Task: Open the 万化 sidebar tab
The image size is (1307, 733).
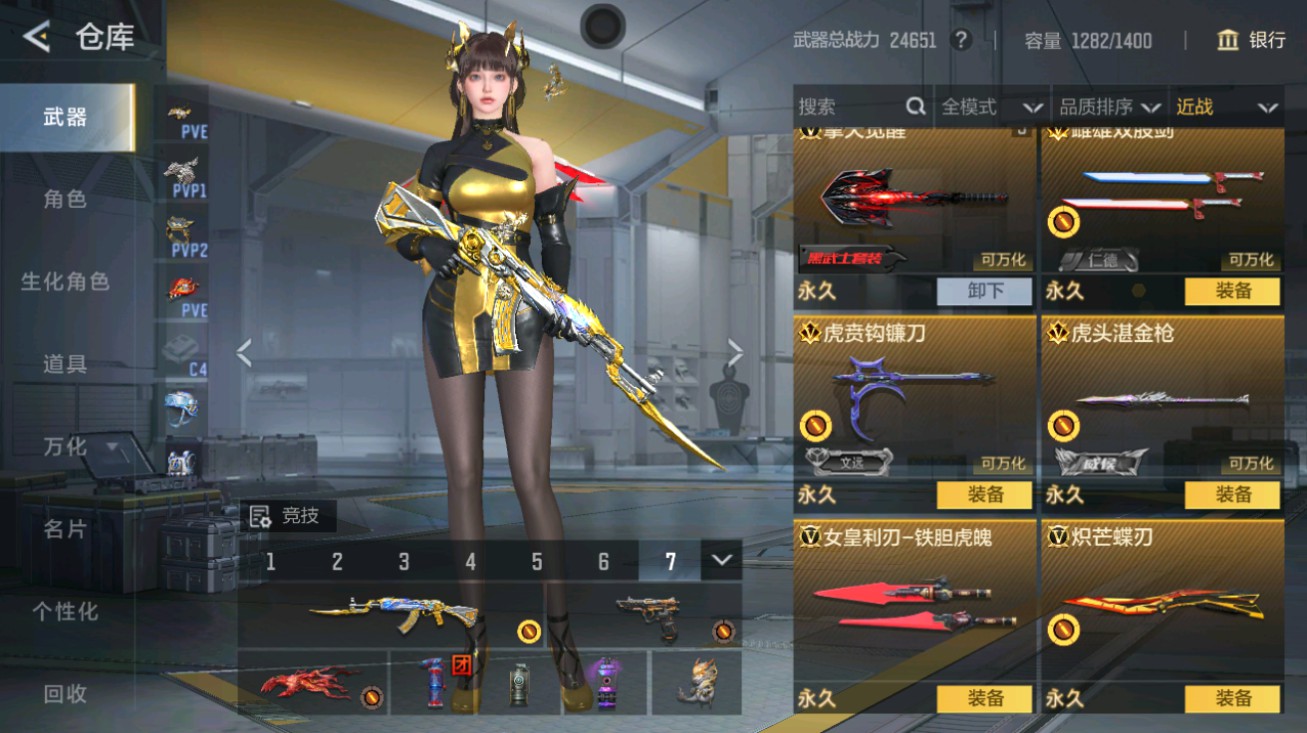Action: click(x=64, y=447)
